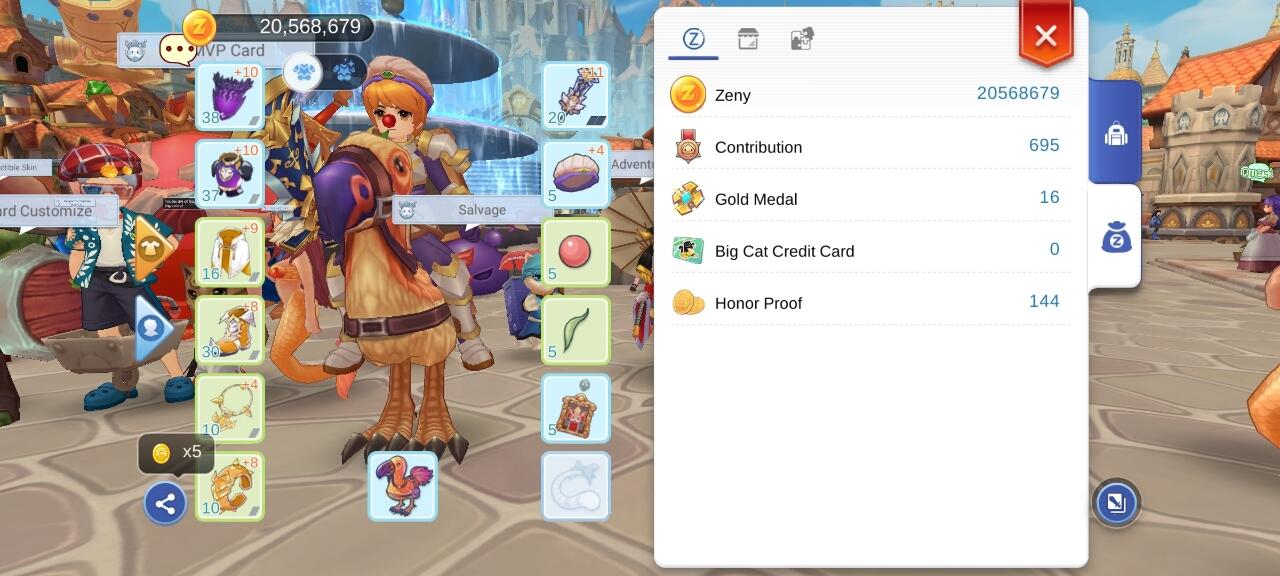Select the purple shield equipment slot
This screenshot has height=576, width=1280.
point(230,97)
